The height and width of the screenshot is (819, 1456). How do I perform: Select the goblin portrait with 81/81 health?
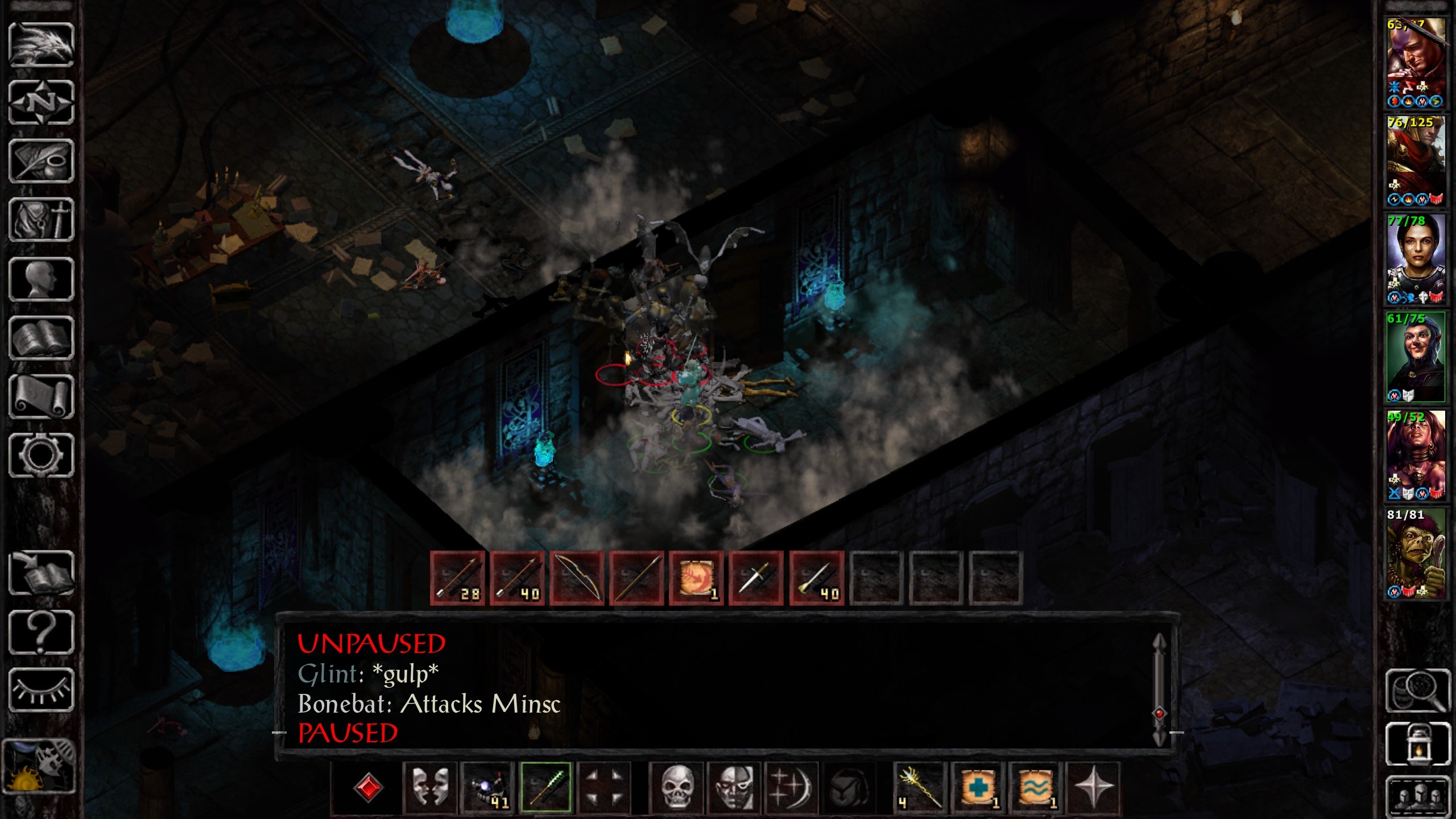click(x=1416, y=553)
